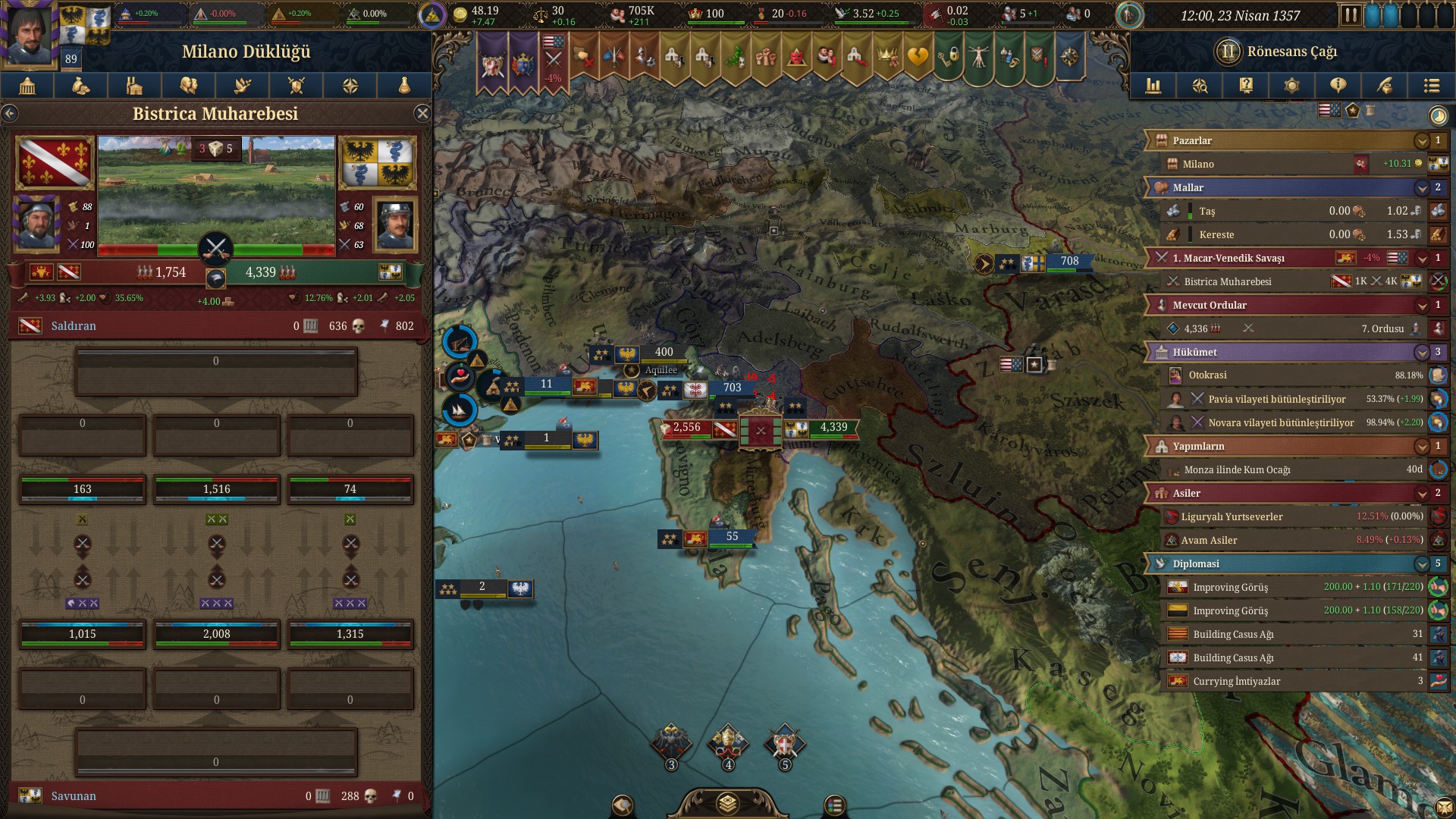1456x819 pixels.
Task: Select the Avam Asiler rebel entry
Action: (x=1209, y=541)
